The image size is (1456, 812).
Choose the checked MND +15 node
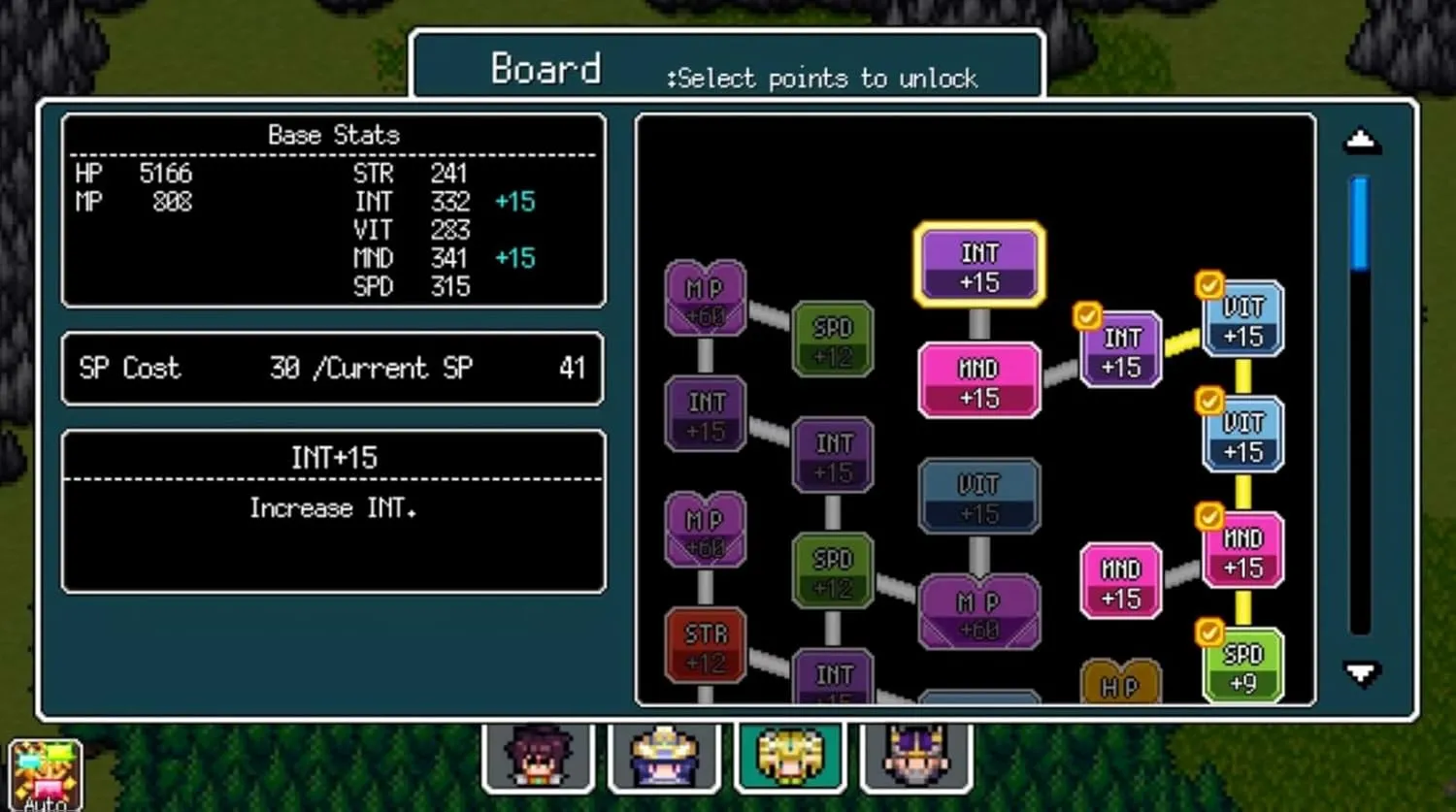(1242, 551)
